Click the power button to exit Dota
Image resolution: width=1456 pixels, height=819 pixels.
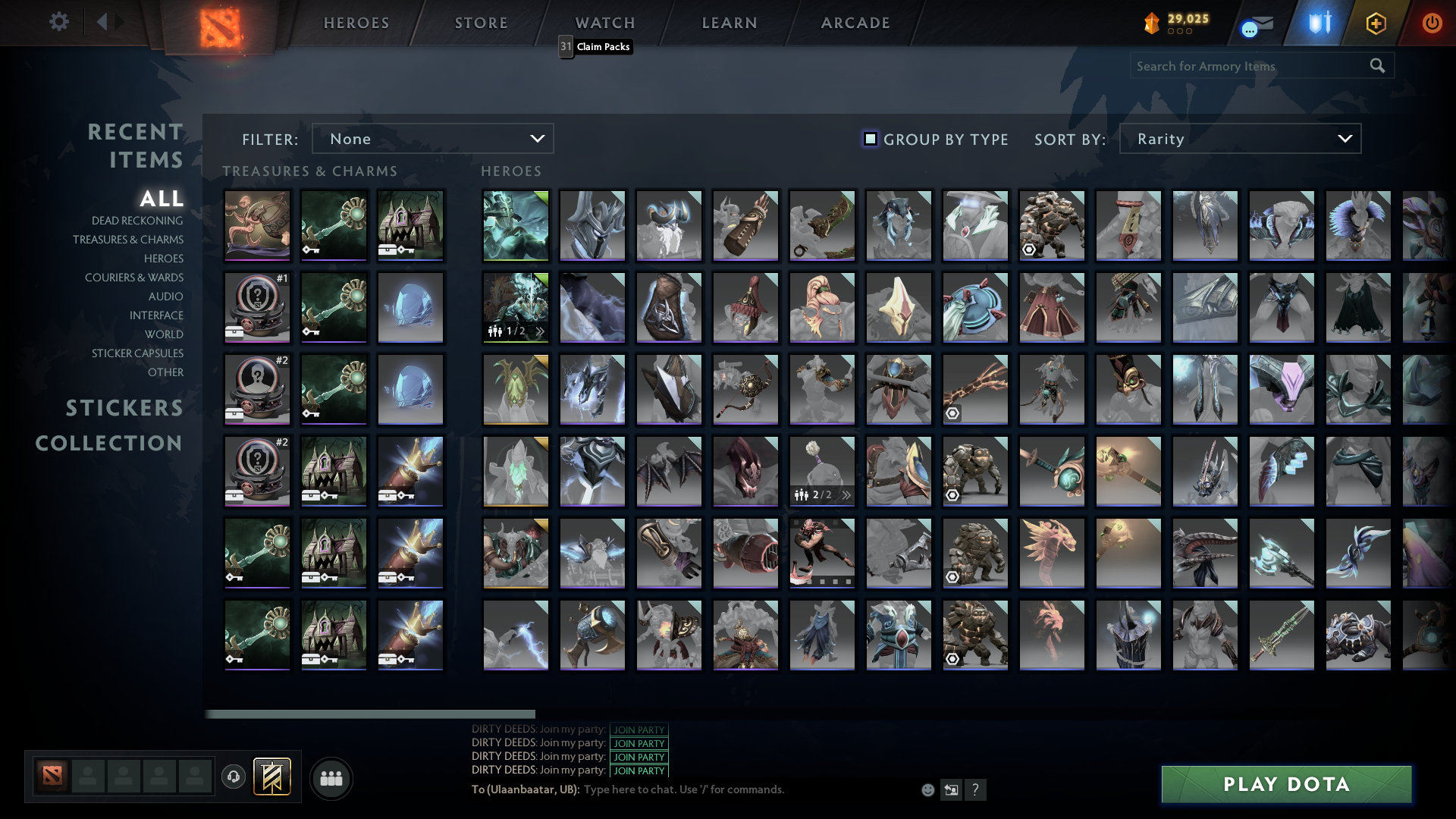pos(1432,23)
